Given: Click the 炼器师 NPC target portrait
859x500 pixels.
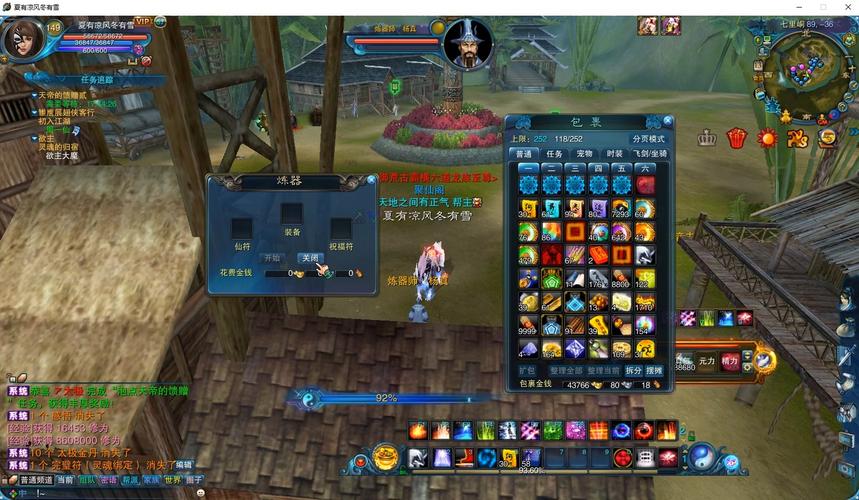Looking at the screenshot, I should 468,45.
